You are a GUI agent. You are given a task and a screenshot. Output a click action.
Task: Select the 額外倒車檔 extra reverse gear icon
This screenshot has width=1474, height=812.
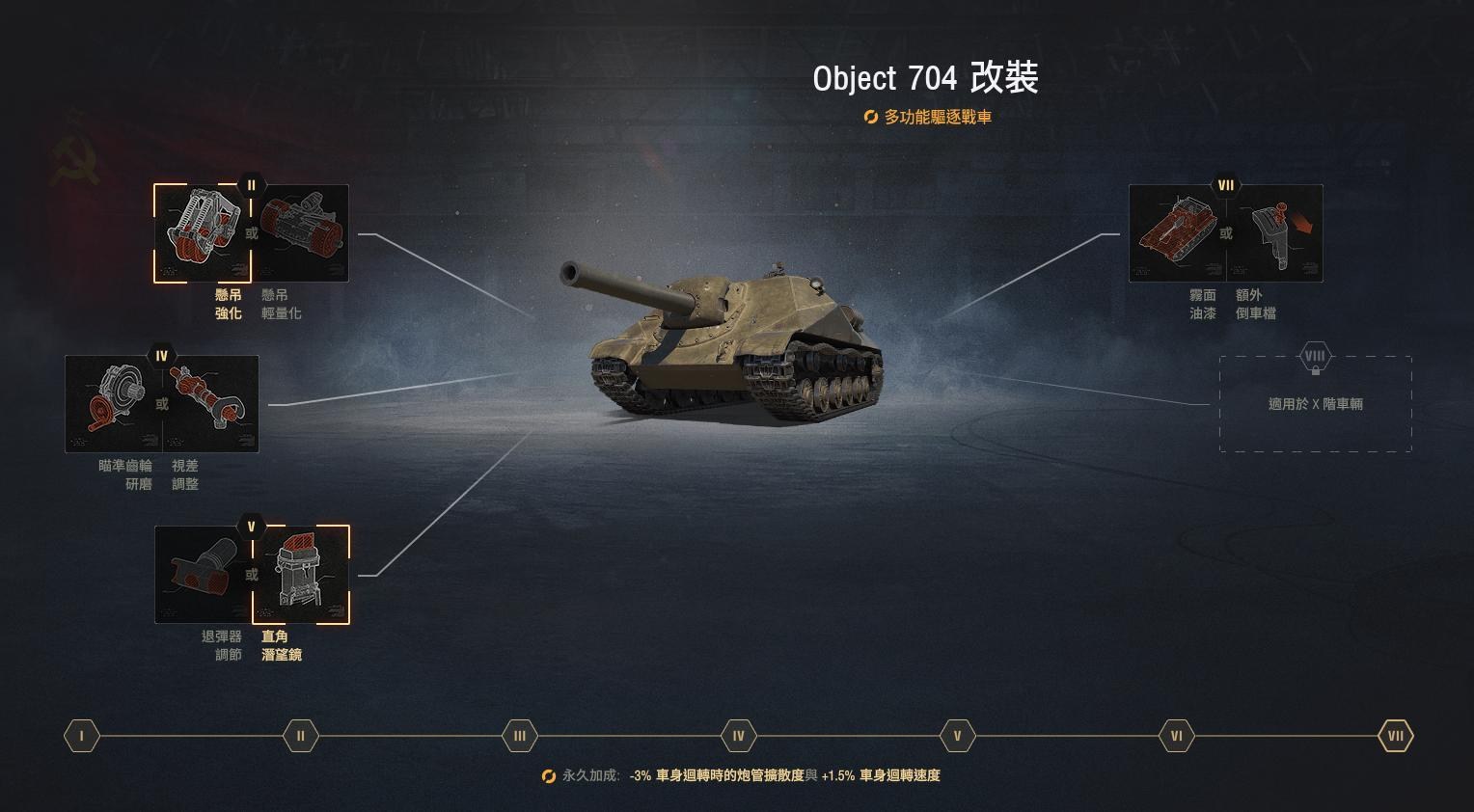coord(1277,232)
